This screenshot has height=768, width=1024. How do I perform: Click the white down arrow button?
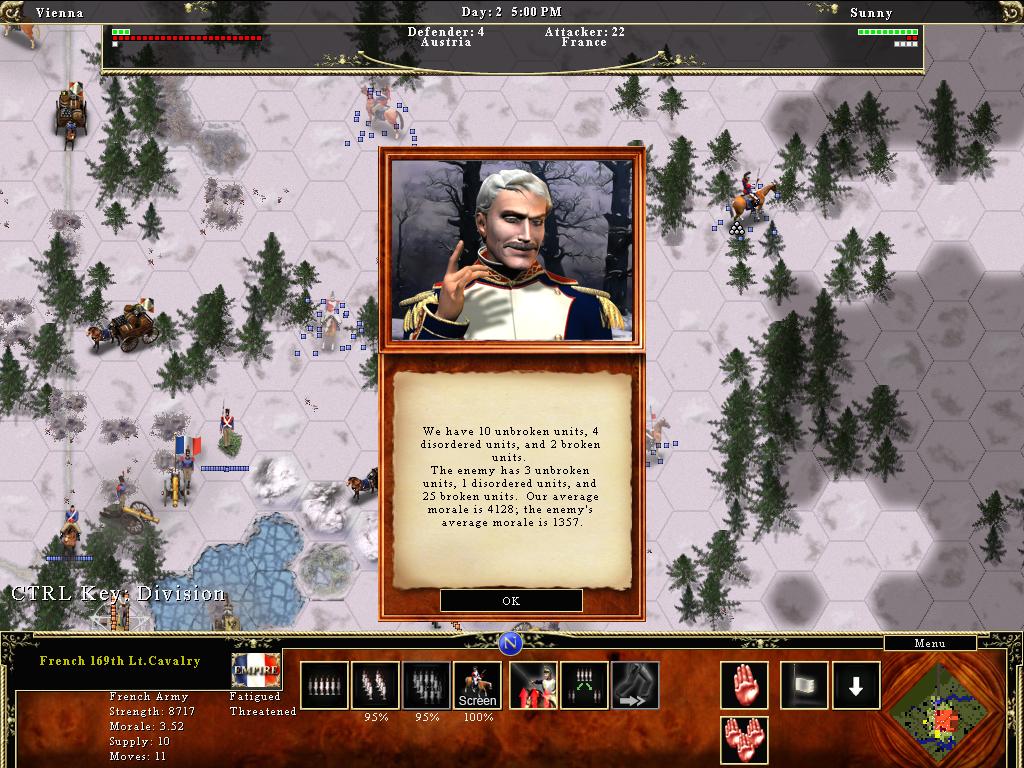coord(856,685)
